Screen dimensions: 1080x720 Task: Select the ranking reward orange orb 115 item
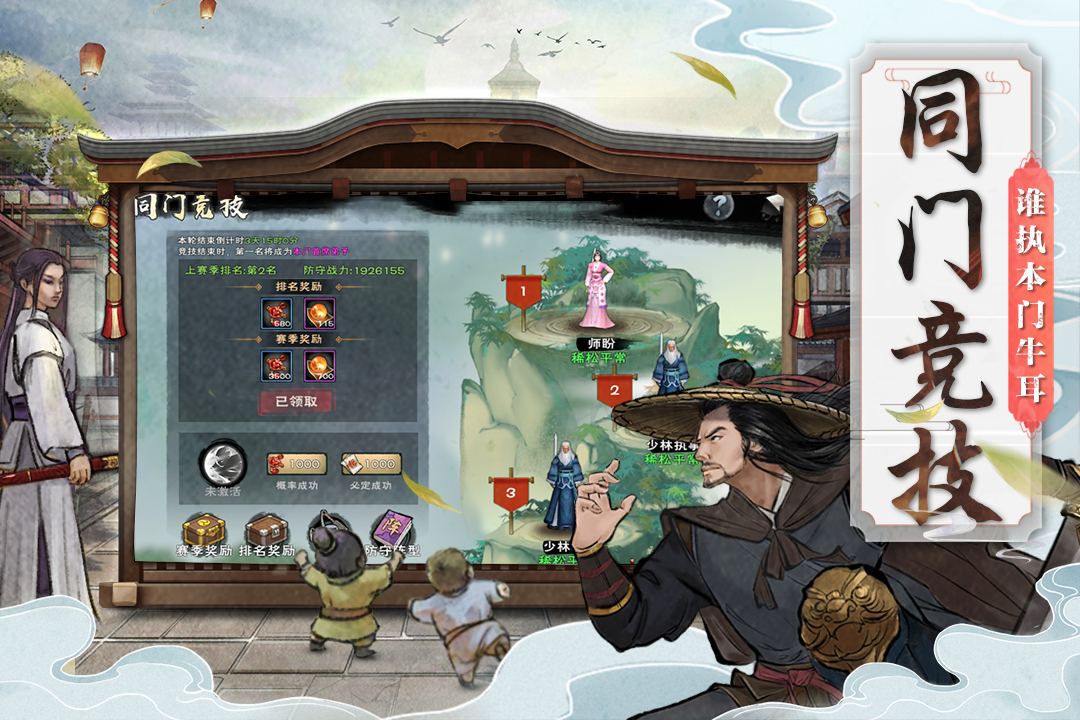320,313
